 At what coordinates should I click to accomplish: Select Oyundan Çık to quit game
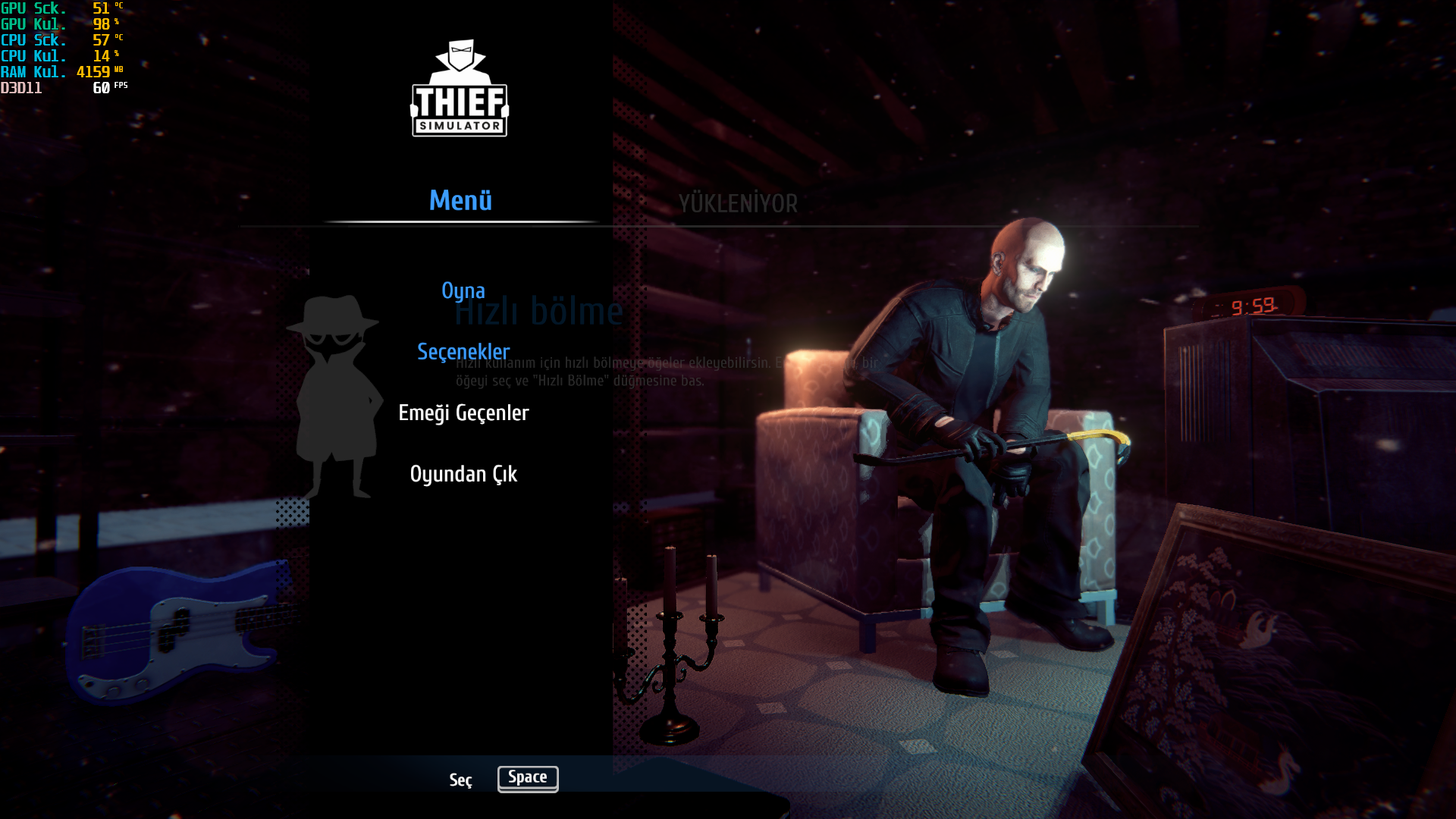tap(463, 475)
